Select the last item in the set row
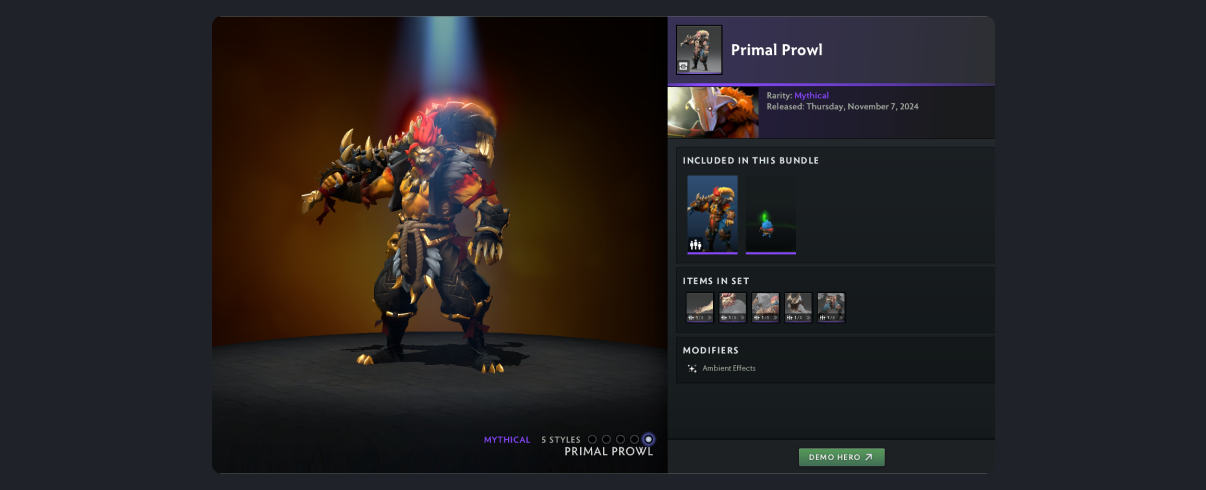Image resolution: width=1206 pixels, height=490 pixels. [x=831, y=307]
